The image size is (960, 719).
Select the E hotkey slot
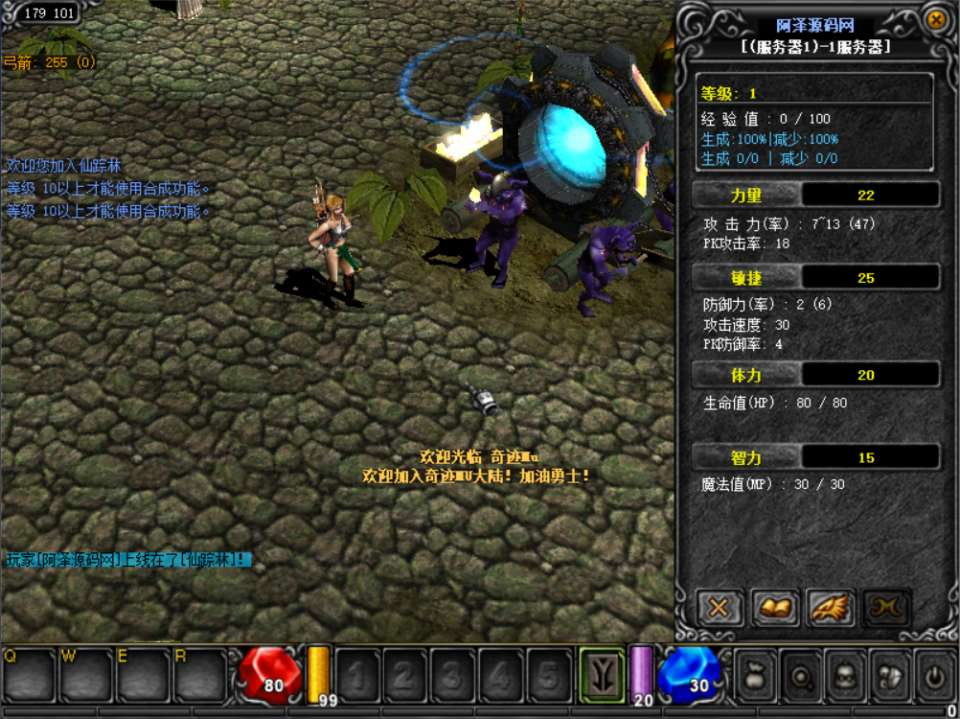point(144,676)
